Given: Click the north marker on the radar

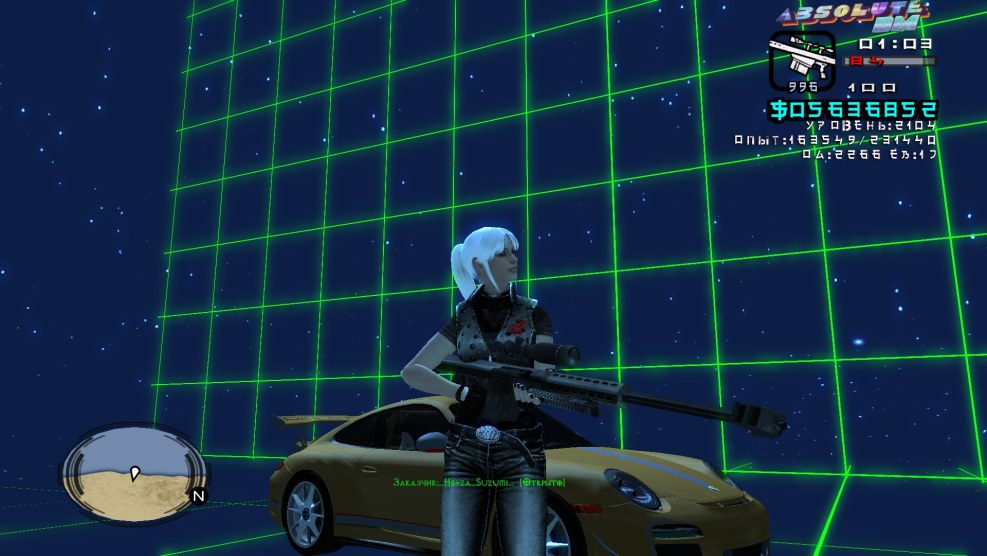Looking at the screenshot, I should [x=198, y=495].
